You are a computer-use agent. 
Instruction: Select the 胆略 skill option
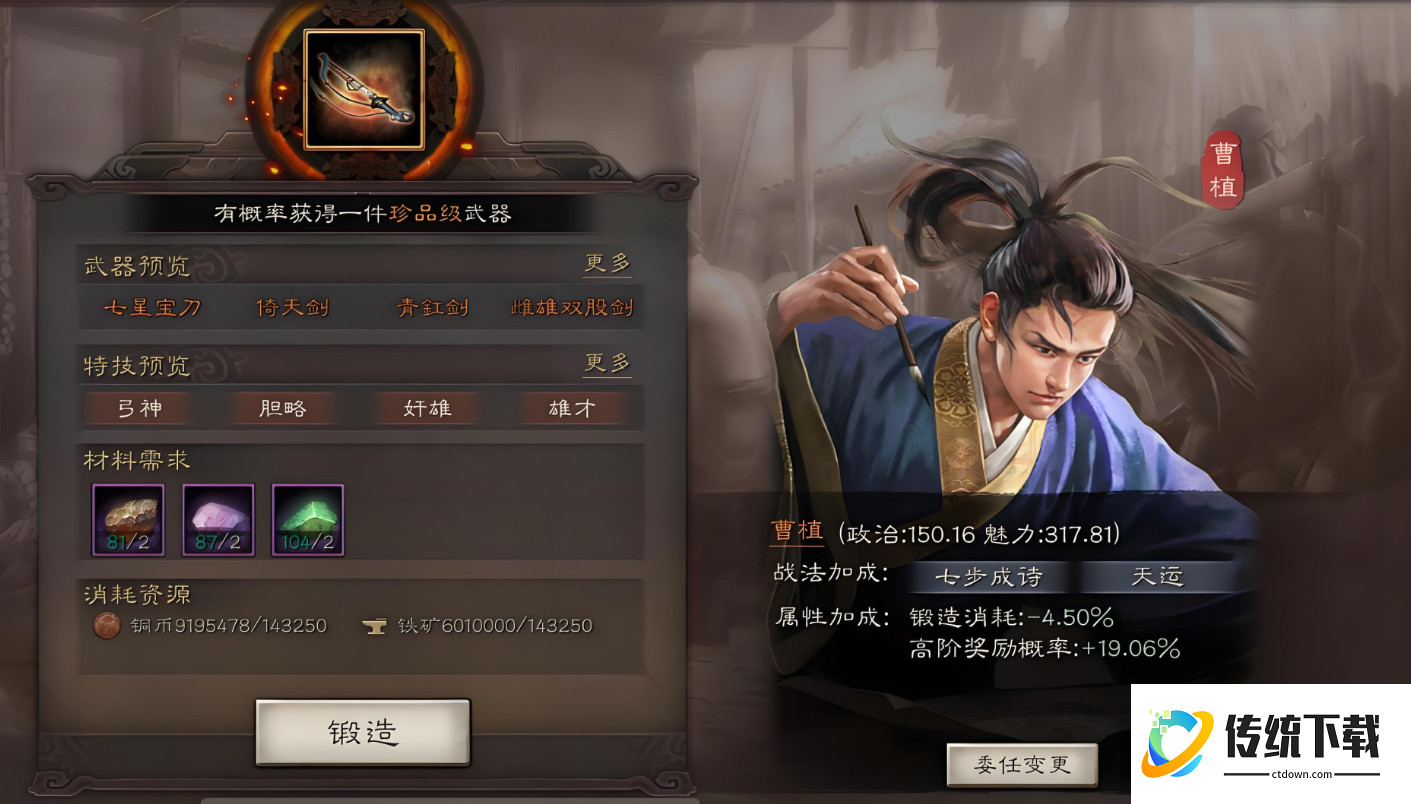[283, 407]
